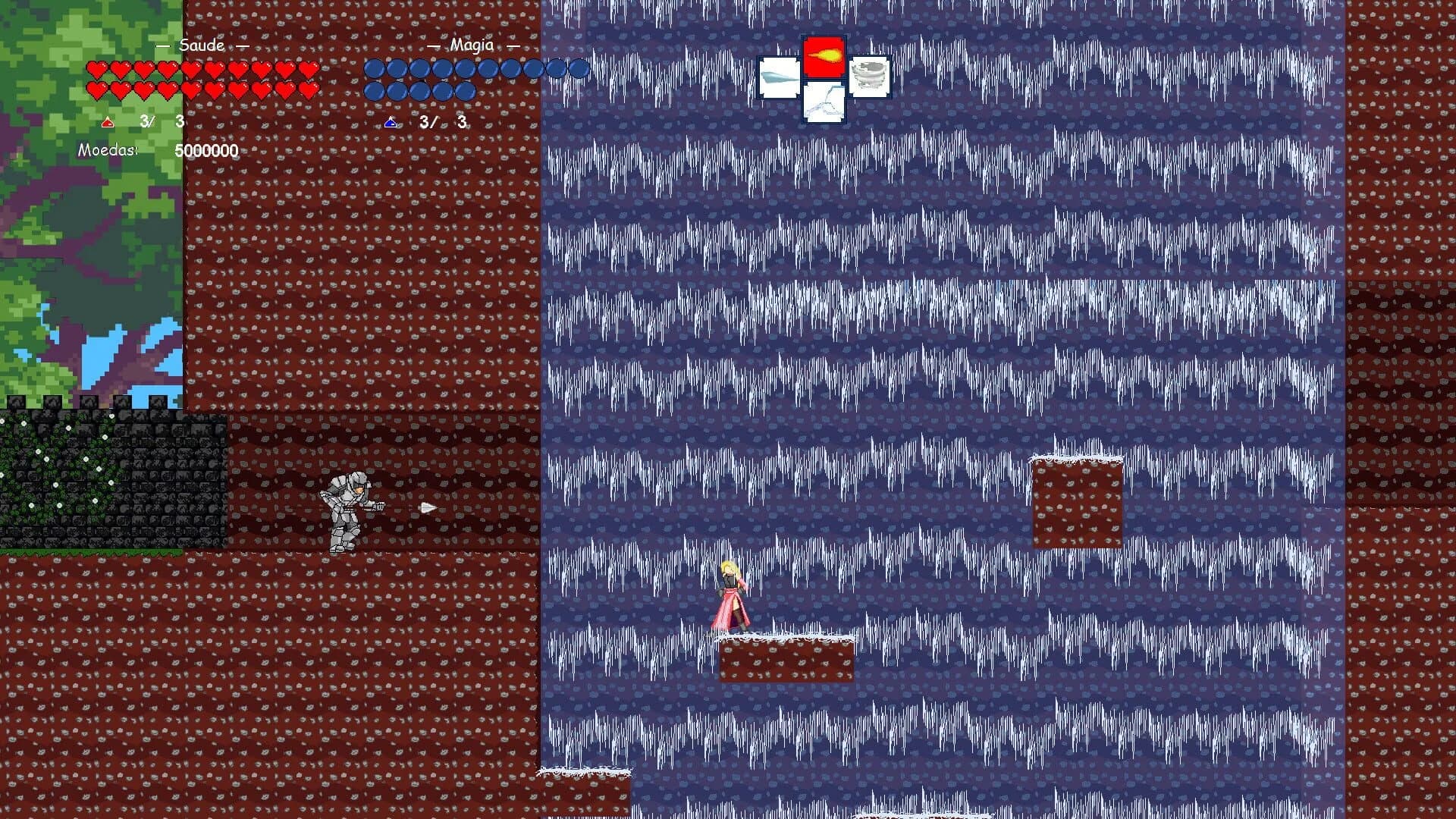
Task: Click the final Magia orb in top row
Action: click(x=580, y=70)
